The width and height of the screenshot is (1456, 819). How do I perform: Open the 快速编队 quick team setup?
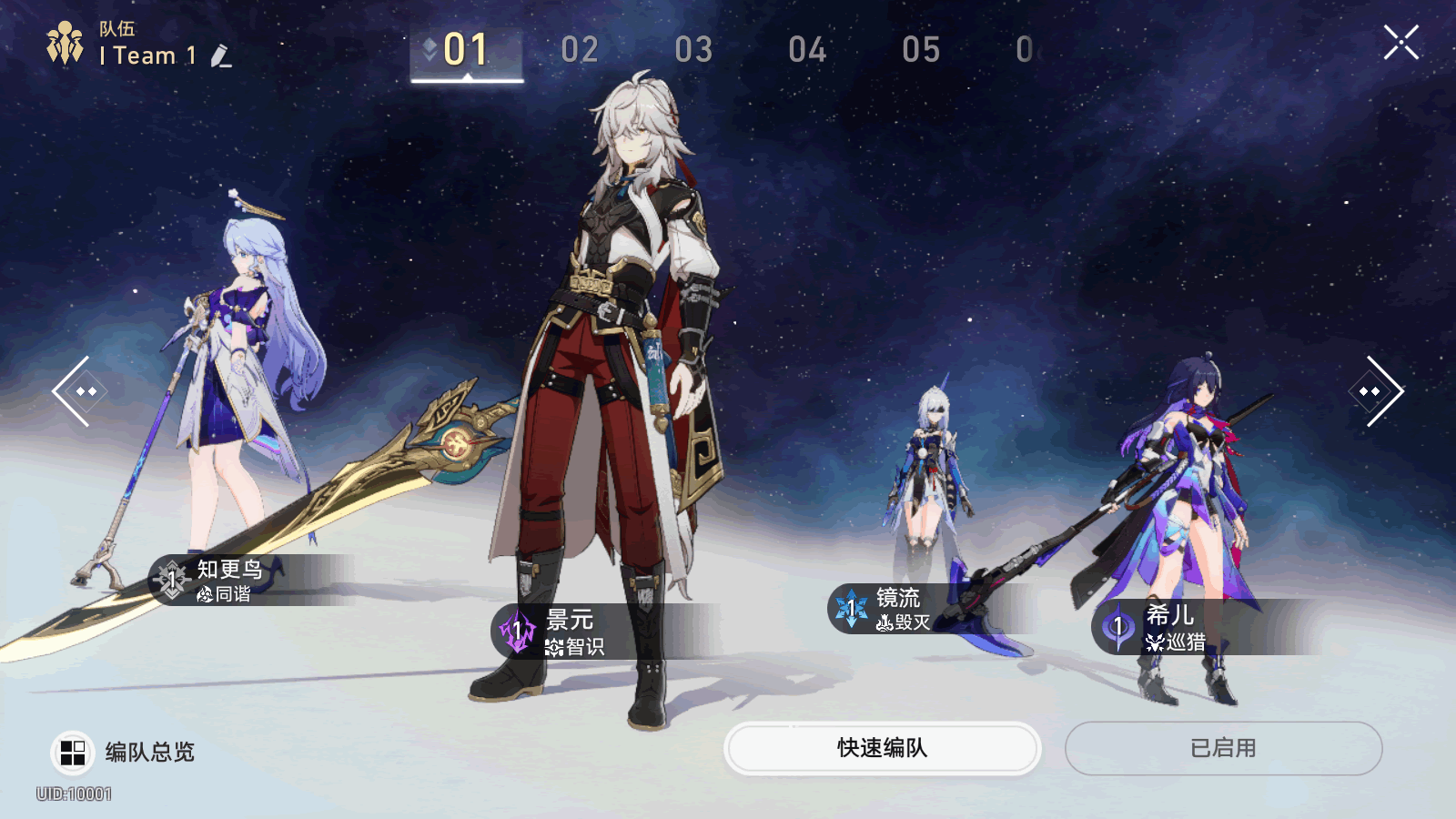882,748
